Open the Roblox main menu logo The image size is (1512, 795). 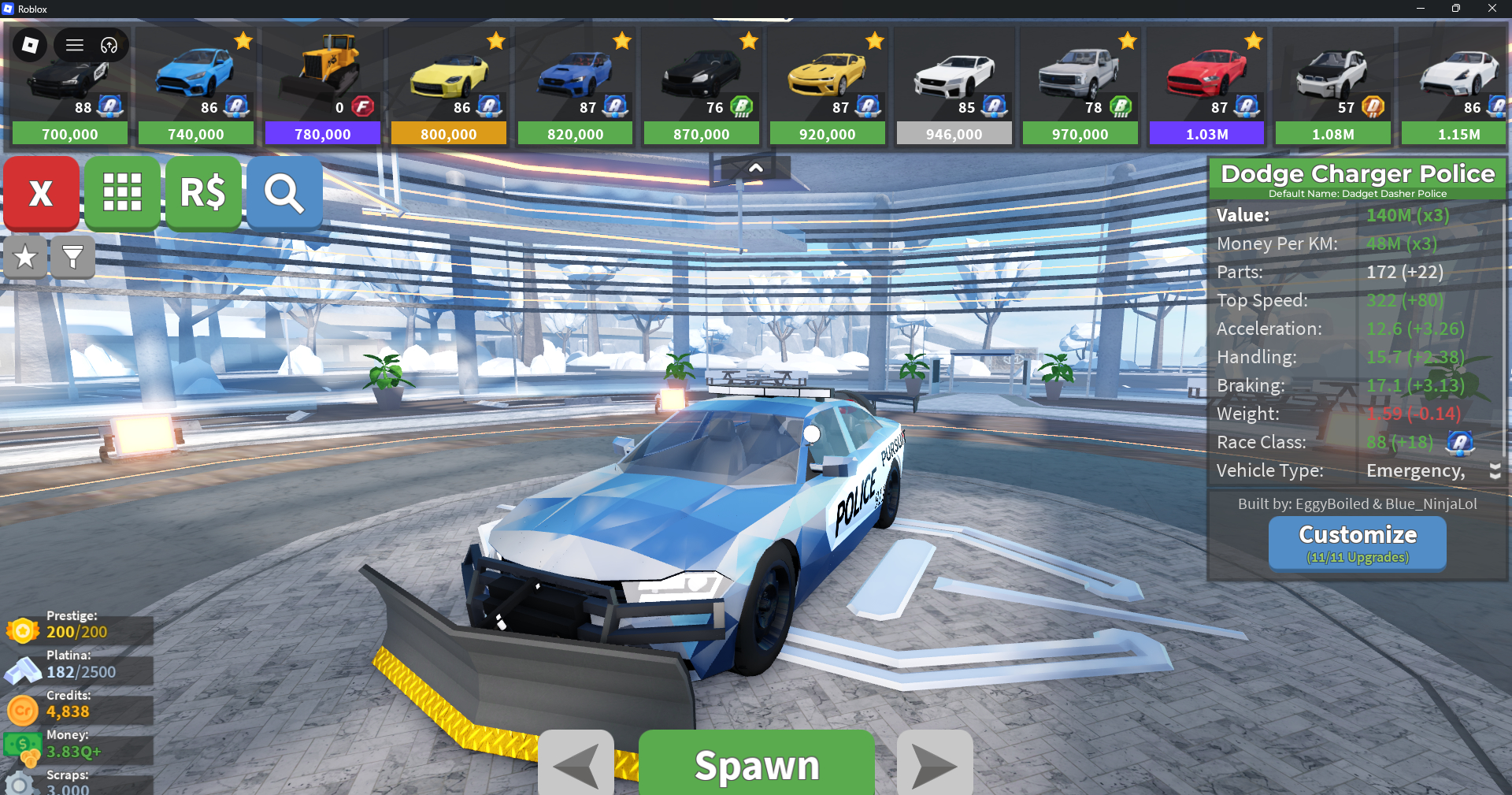pos(30,45)
